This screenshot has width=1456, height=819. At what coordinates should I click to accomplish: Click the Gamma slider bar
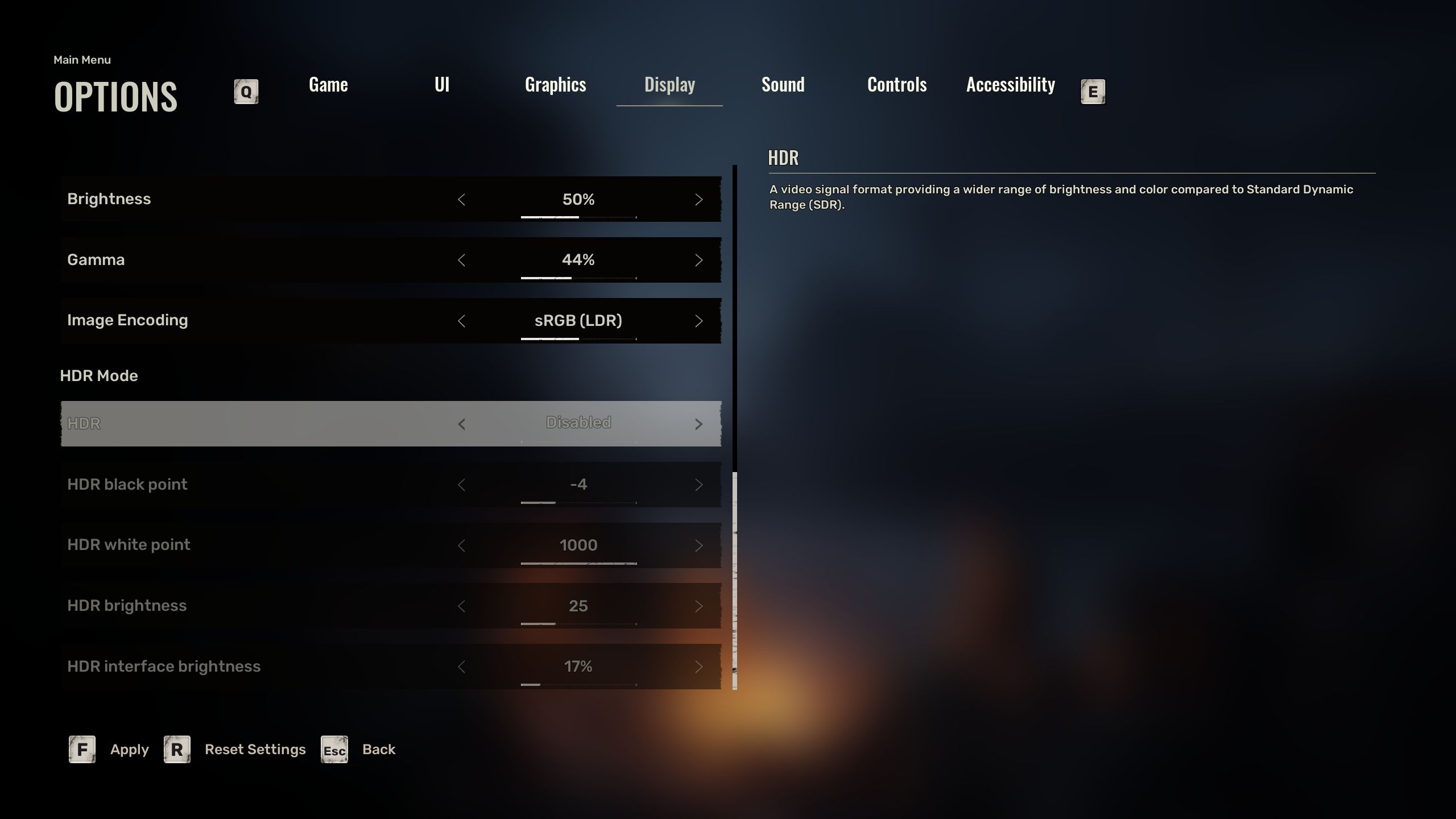[578, 278]
